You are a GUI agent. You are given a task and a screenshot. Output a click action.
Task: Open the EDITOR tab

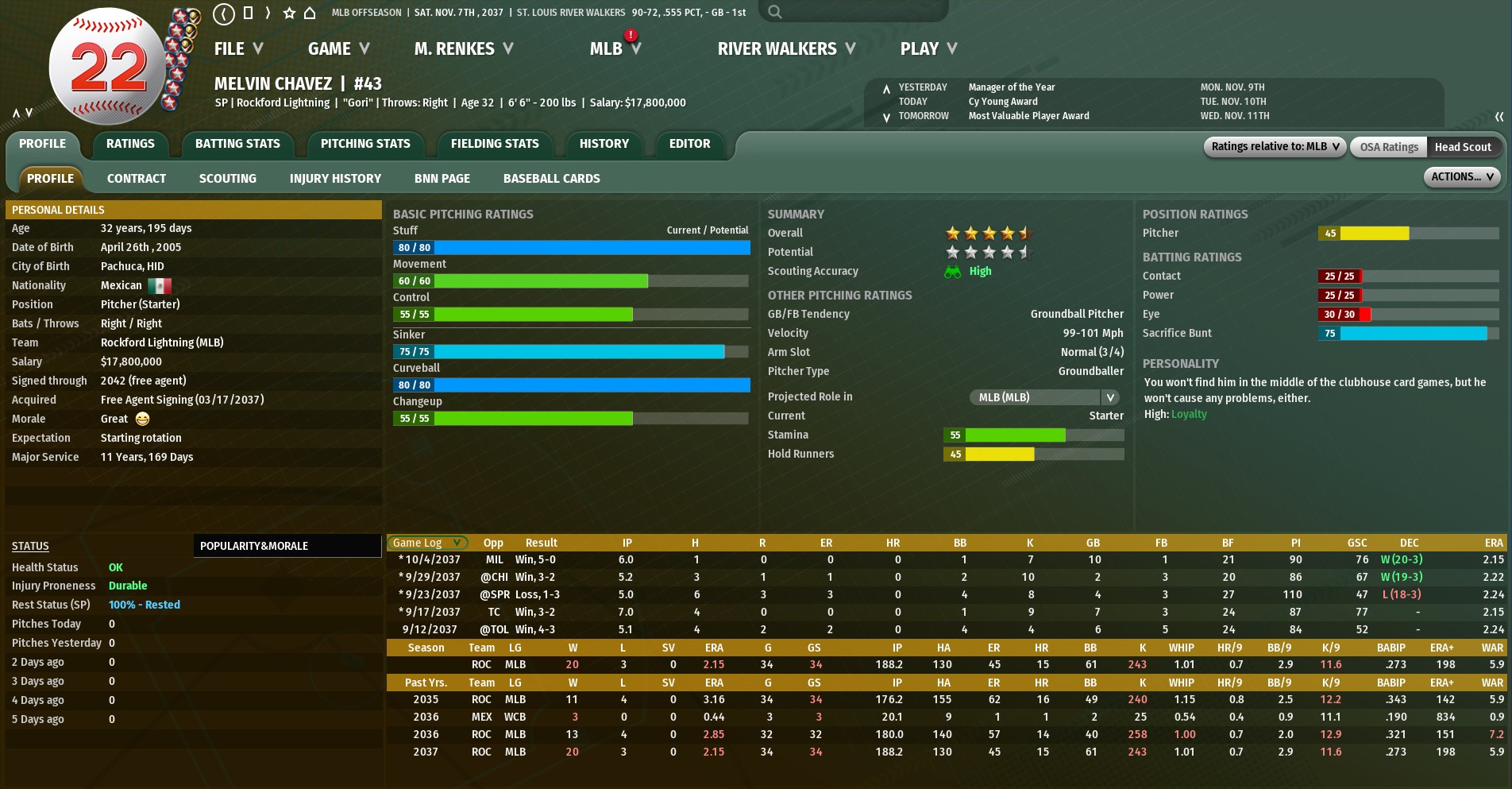point(689,144)
